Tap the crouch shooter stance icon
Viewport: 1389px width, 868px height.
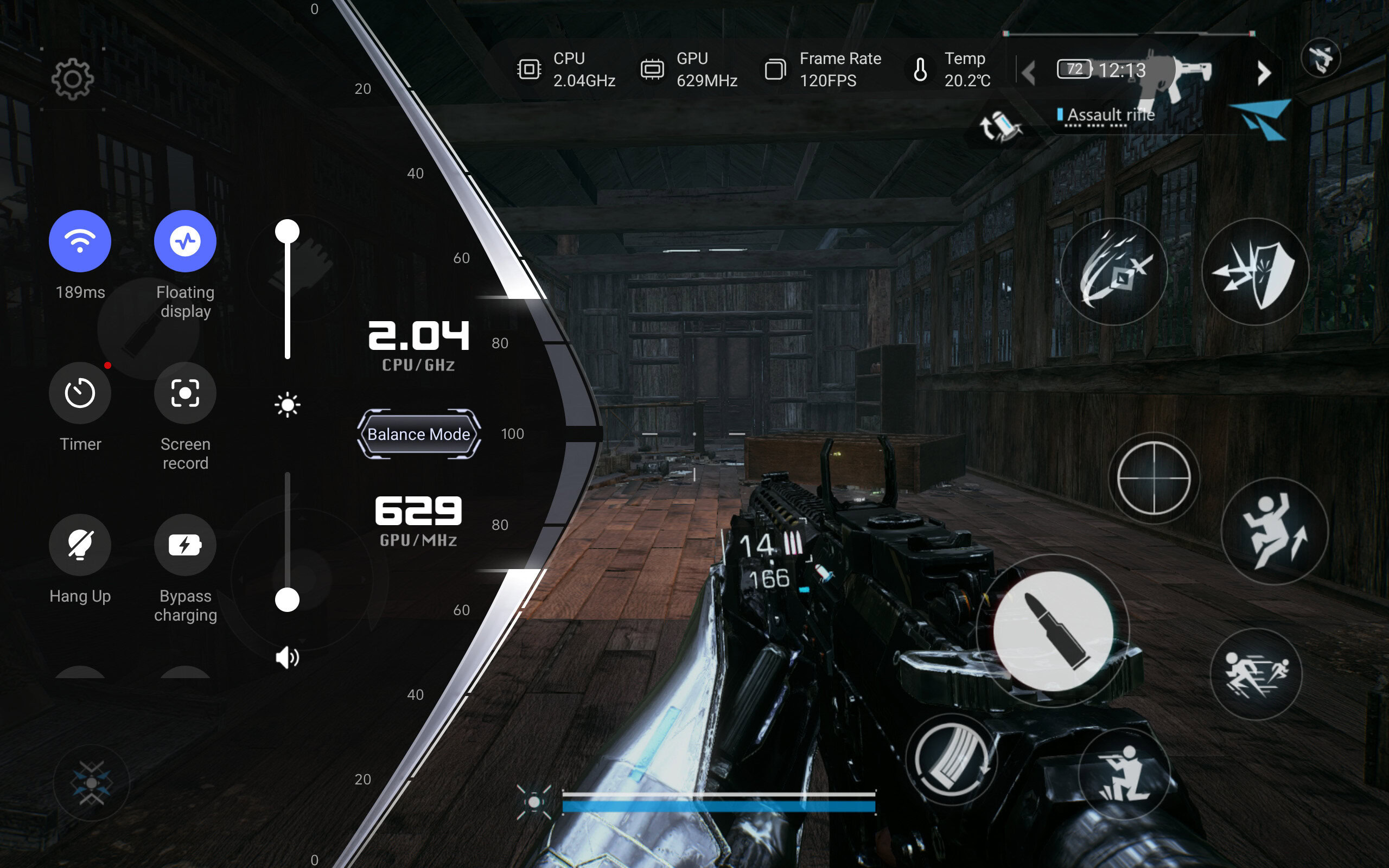coord(1124,773)
